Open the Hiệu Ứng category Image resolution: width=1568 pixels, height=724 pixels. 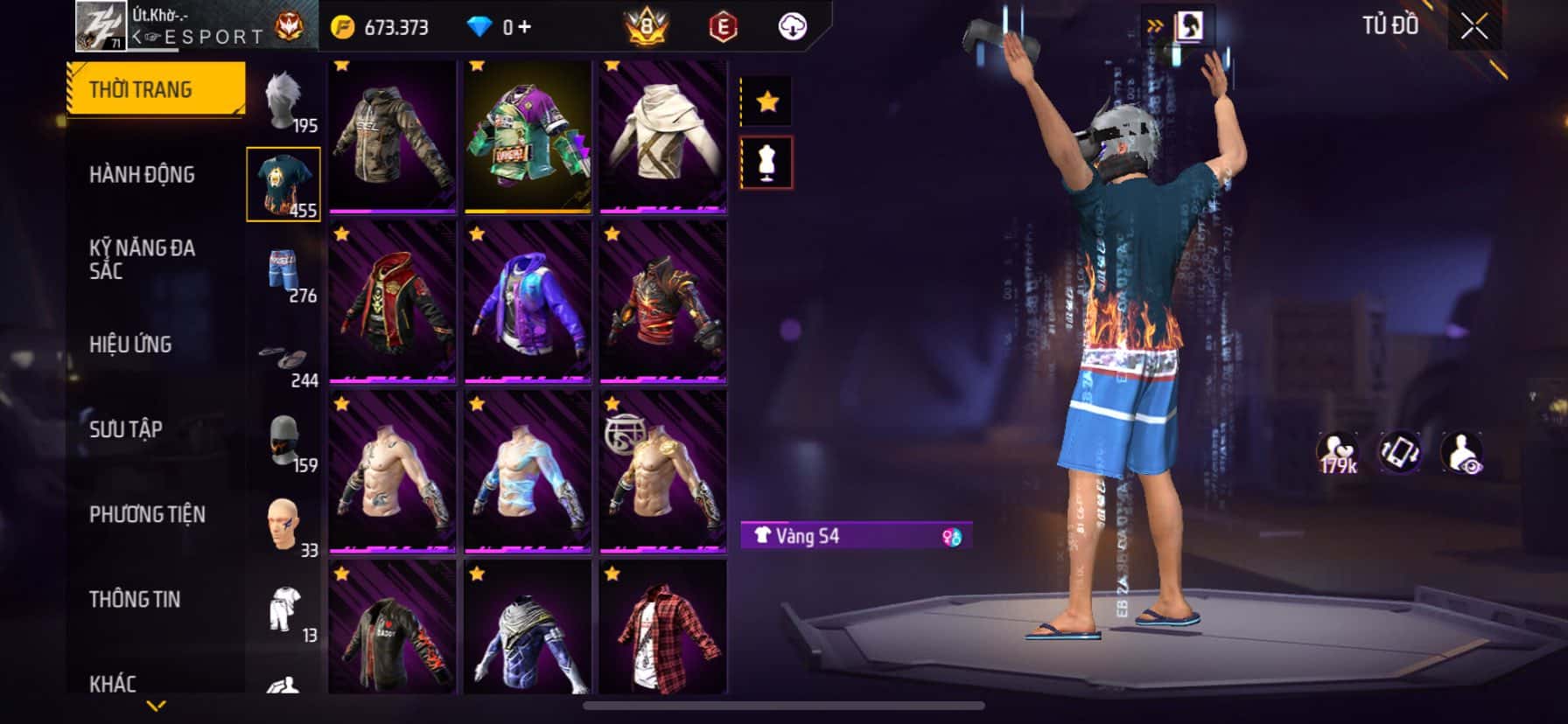(x=130, y=345)
